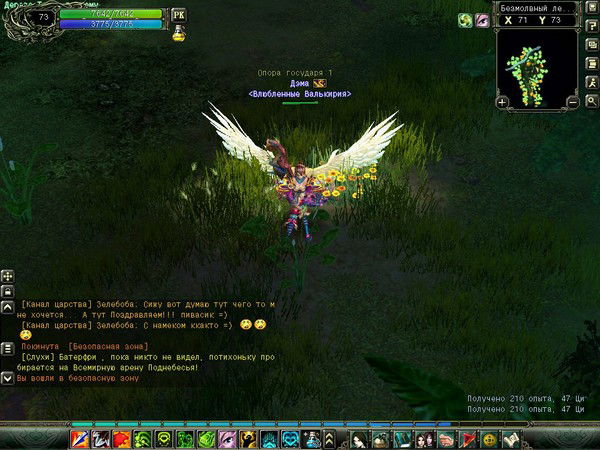Zoom out the minimap with the minus button

pos(573,101)
